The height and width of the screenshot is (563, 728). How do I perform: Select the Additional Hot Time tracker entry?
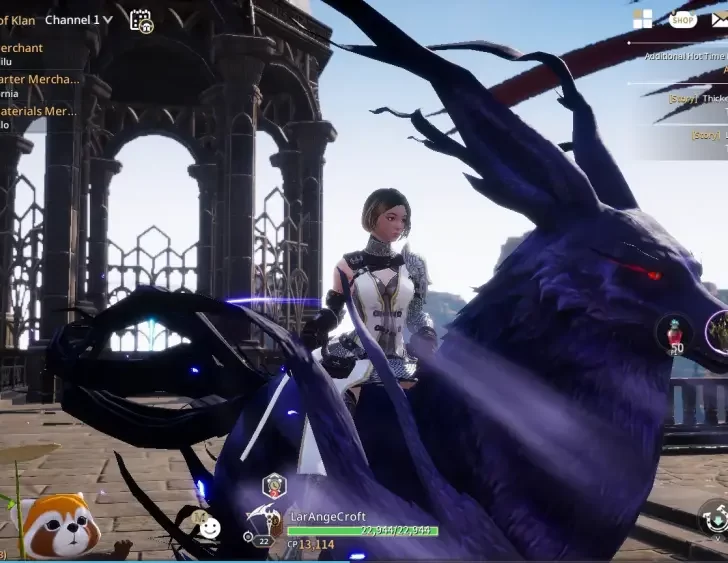[x=685, y=57]
